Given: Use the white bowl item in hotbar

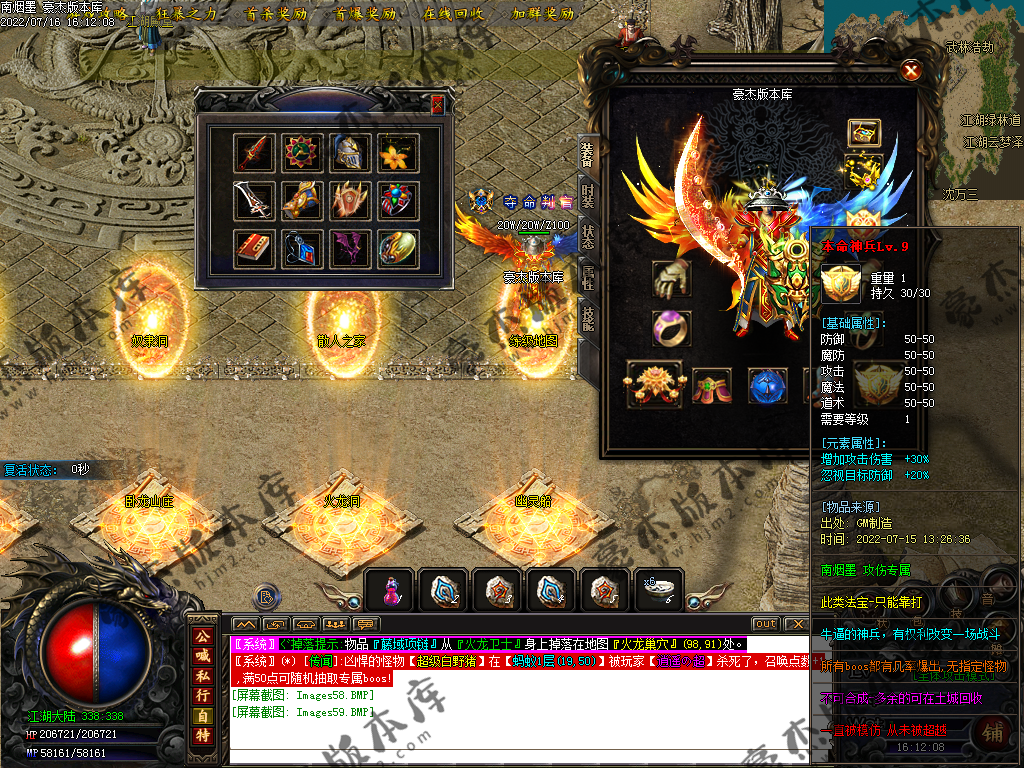Looking at the screenshot, I should point(659,590).
